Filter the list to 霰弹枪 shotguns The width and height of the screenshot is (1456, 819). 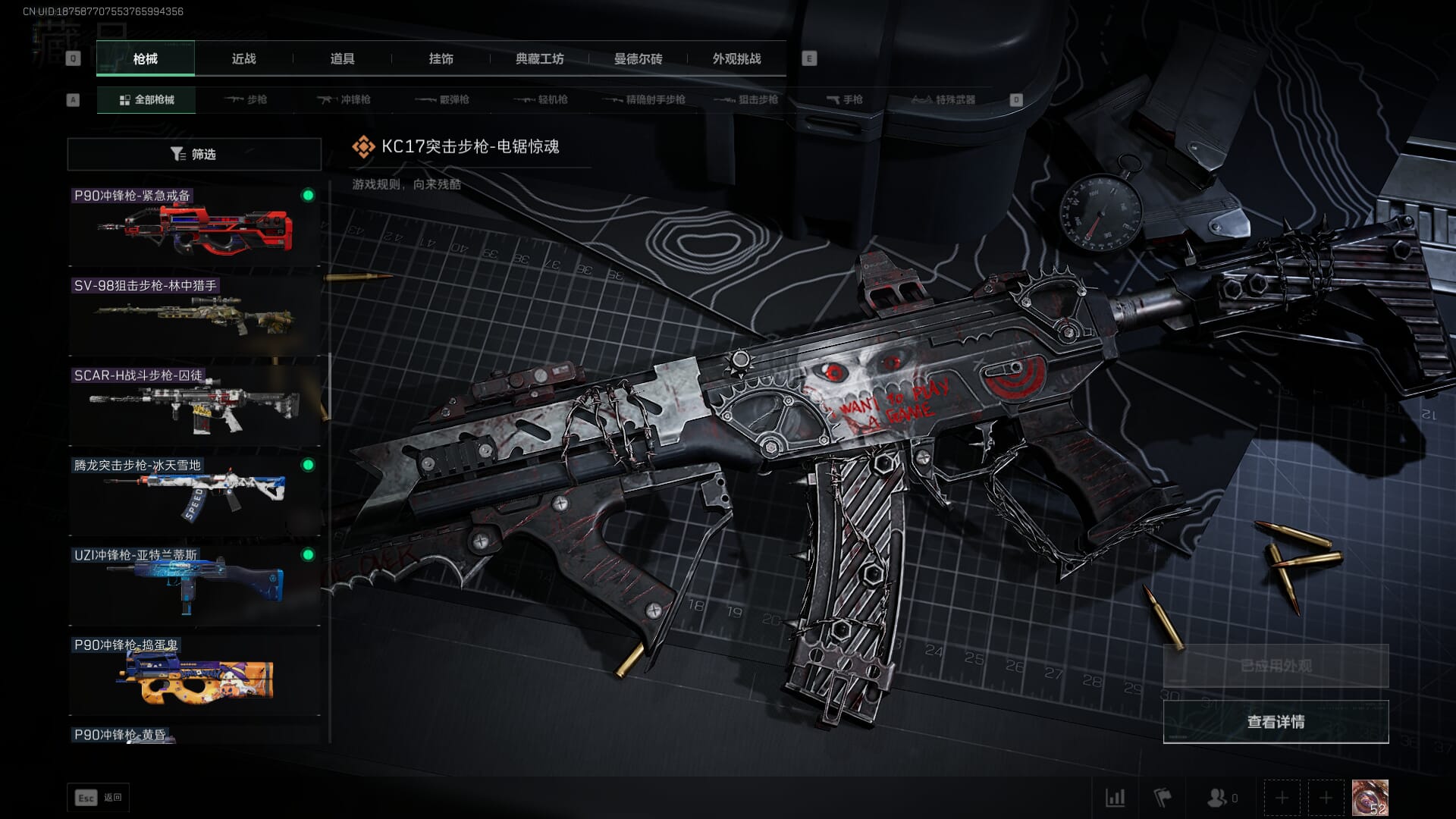click(x=443, y=99)
